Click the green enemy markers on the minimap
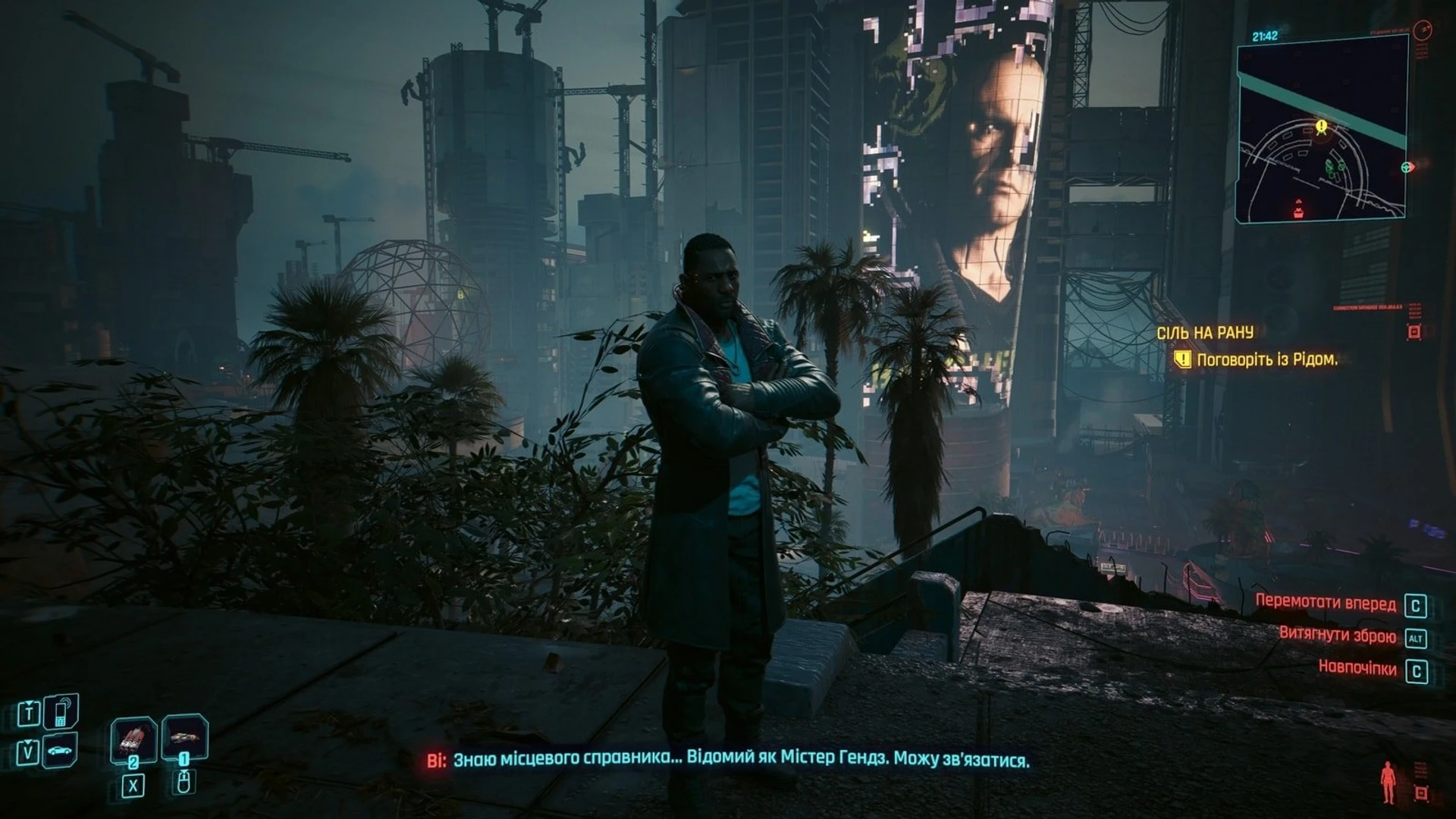Viewport: 1456px width, 819px height. pyautogui.click(x=1334, y=168)
